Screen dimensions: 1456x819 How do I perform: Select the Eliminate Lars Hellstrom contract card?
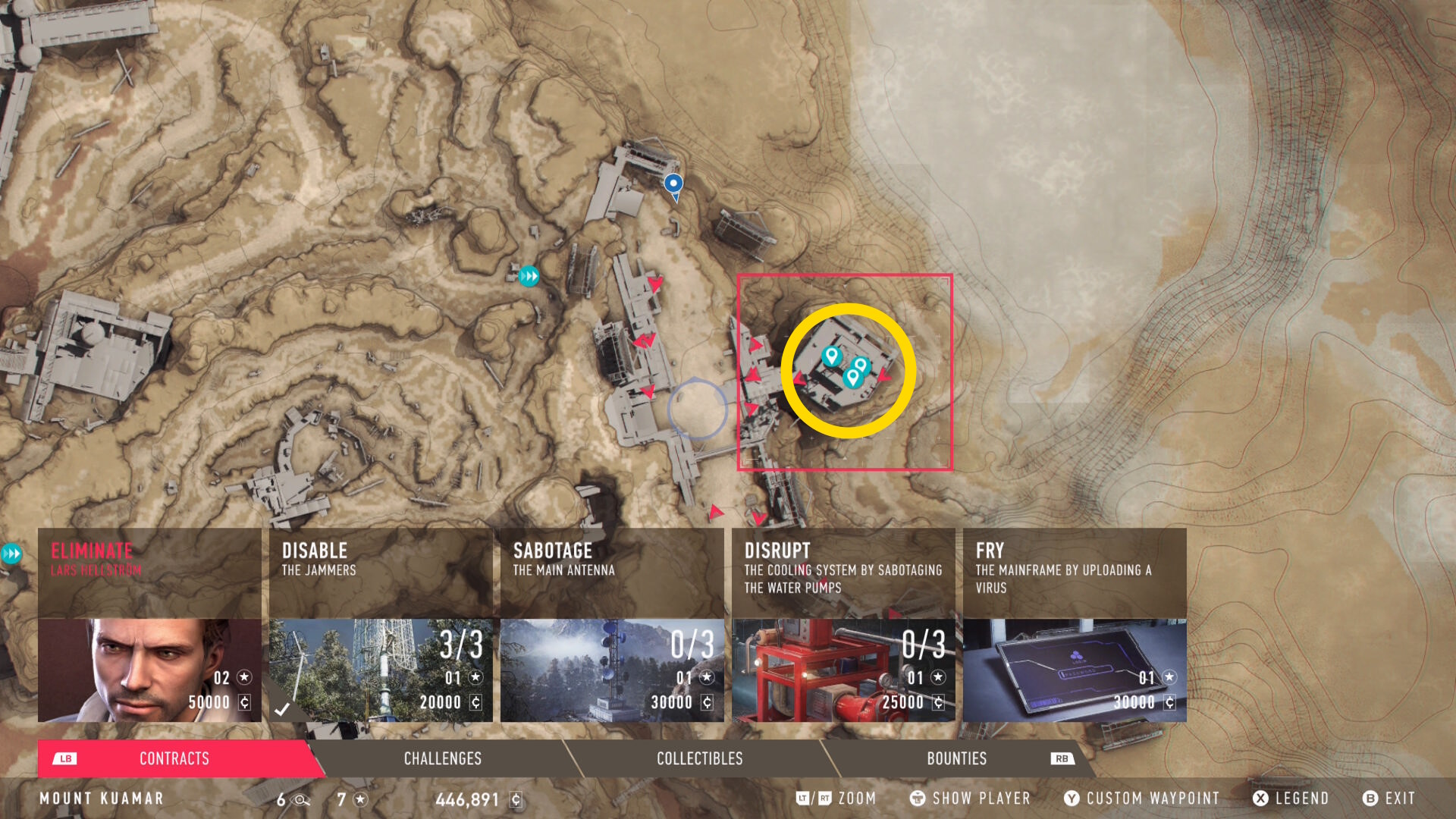tap(149, 625)
